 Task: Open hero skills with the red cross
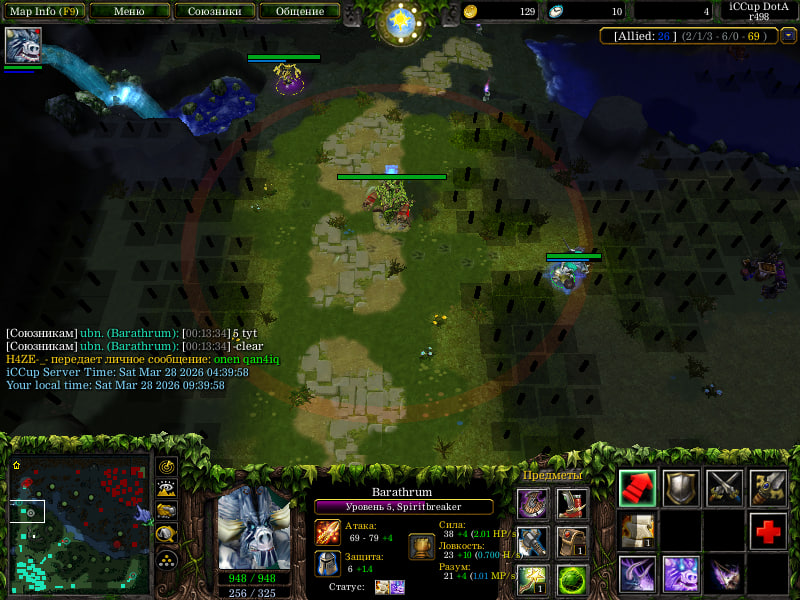tap(768, 532)
